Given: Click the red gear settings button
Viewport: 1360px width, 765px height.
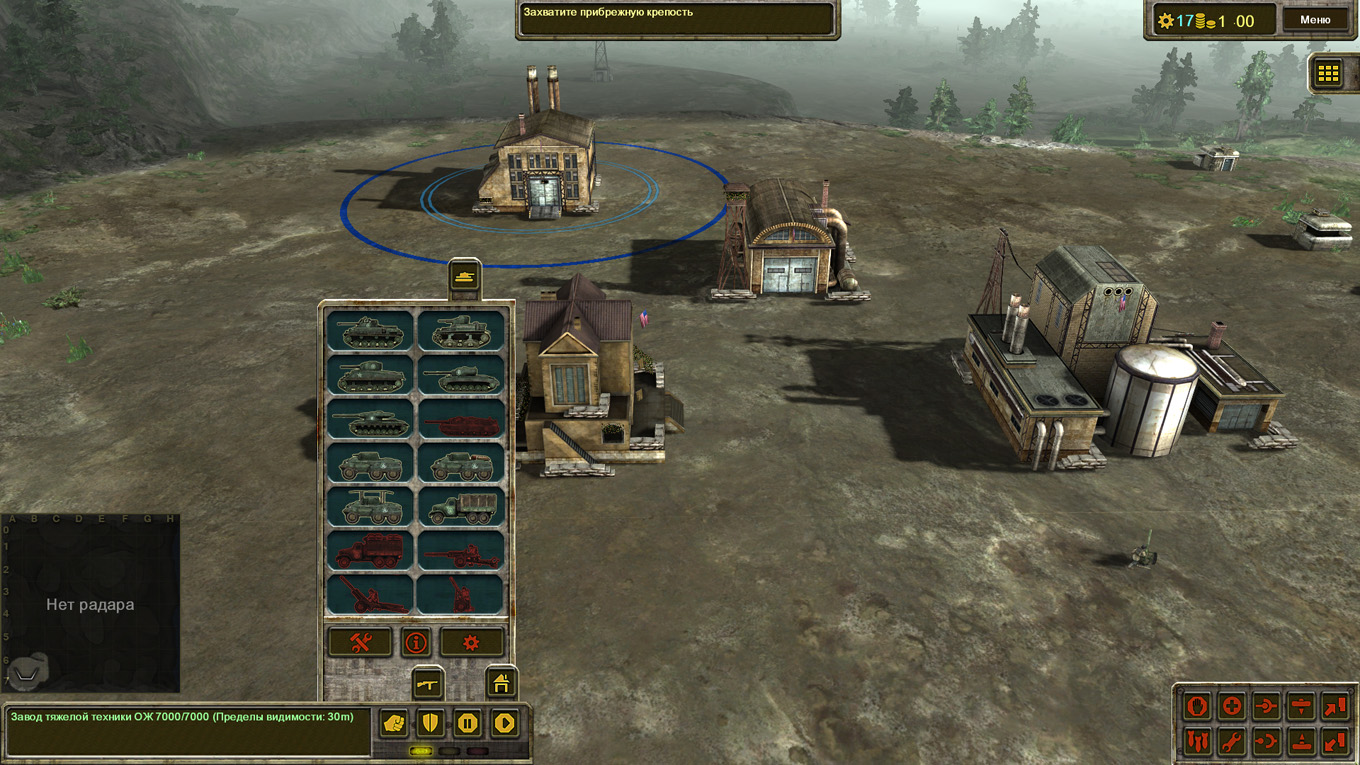Looking at the screenshot, I should (x=472, y=642).
